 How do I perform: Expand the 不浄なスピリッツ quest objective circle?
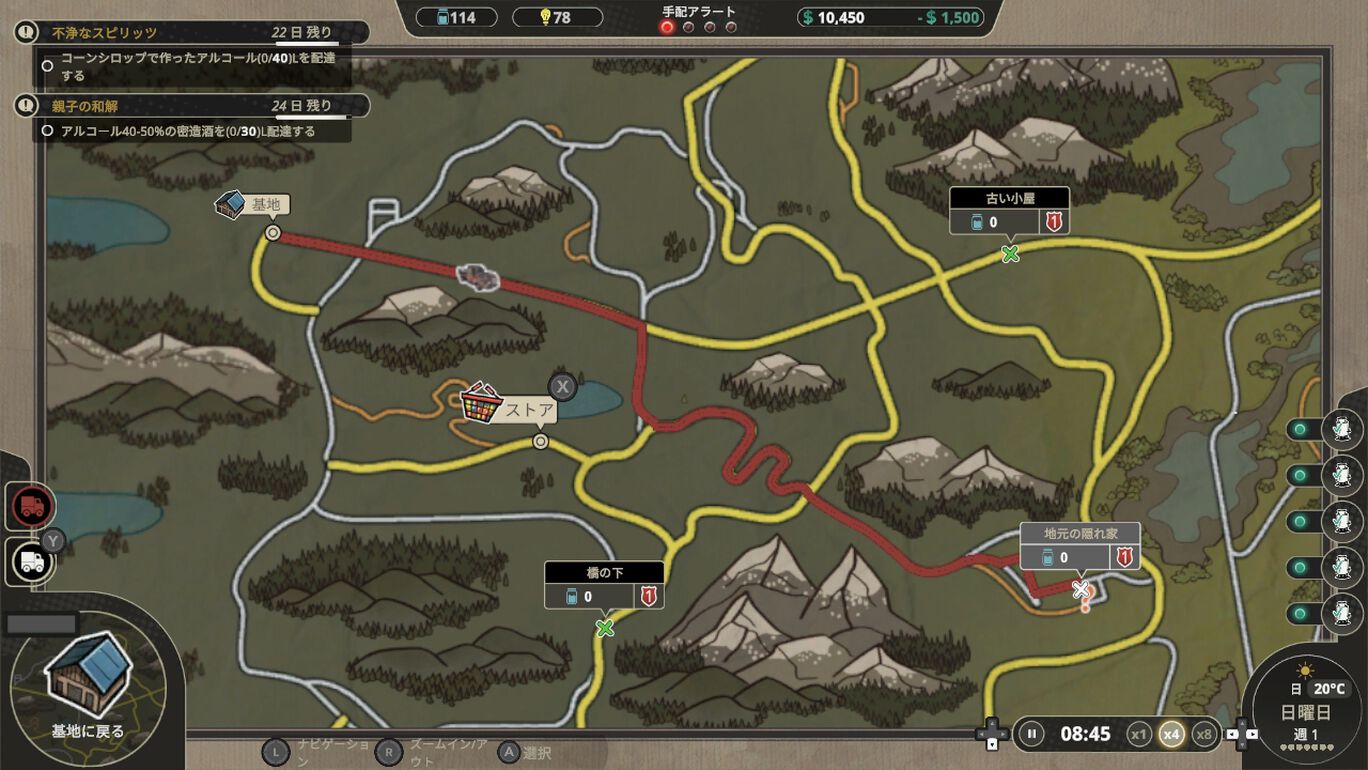(x=46, y=64)
